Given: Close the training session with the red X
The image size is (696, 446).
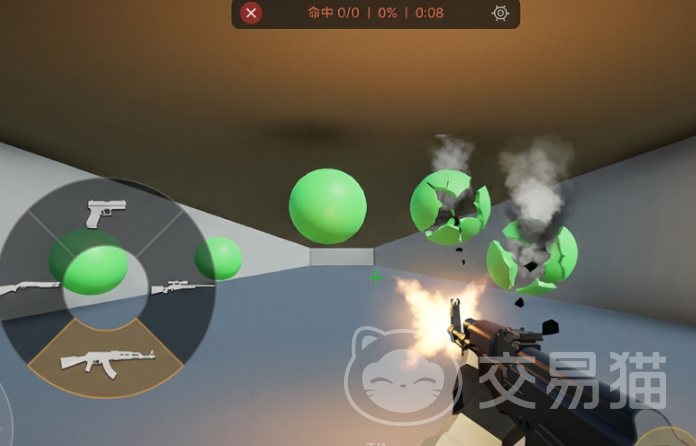Looking at the screenshot, I should (x=252, y=13).
